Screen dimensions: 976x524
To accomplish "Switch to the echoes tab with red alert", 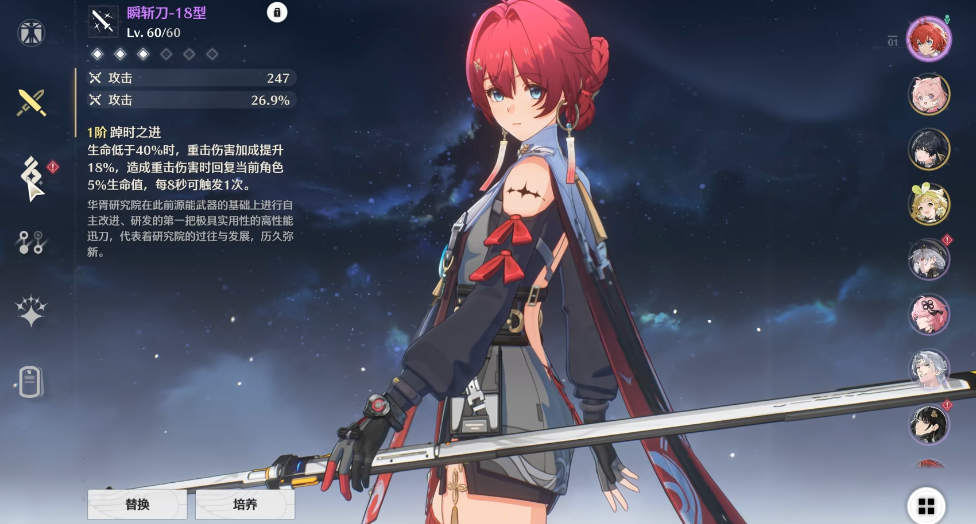I will pyautogui.click(x=31, y=176).
